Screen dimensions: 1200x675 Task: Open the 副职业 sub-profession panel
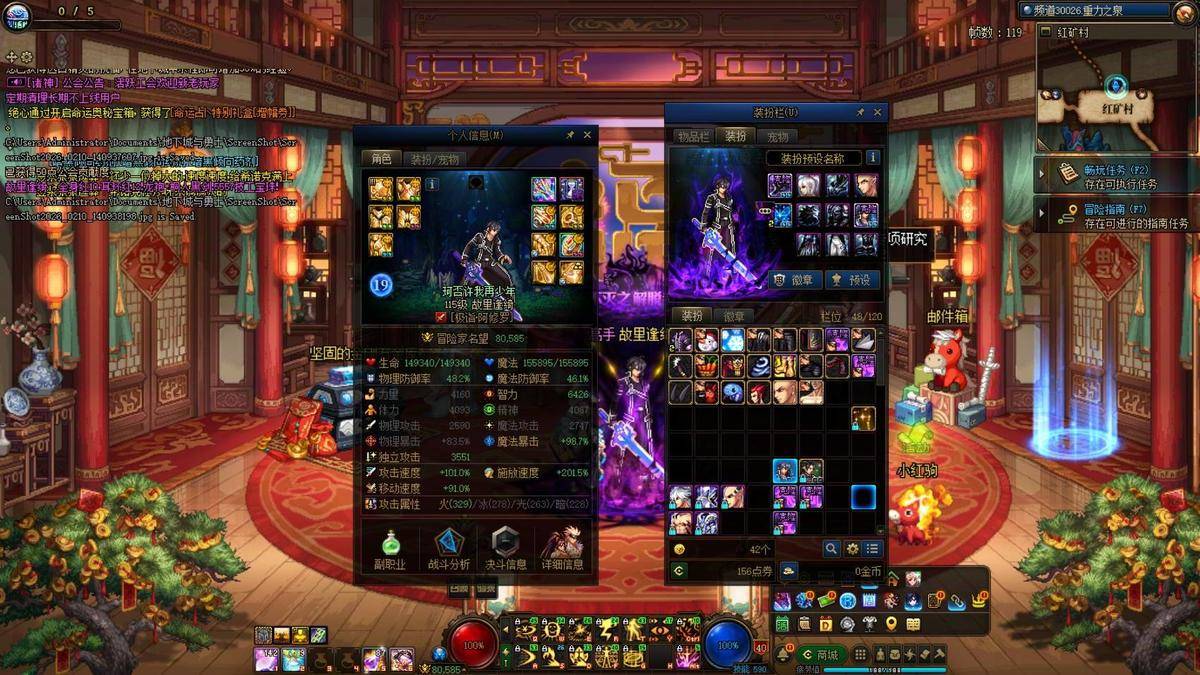click(x=389, y=550)
